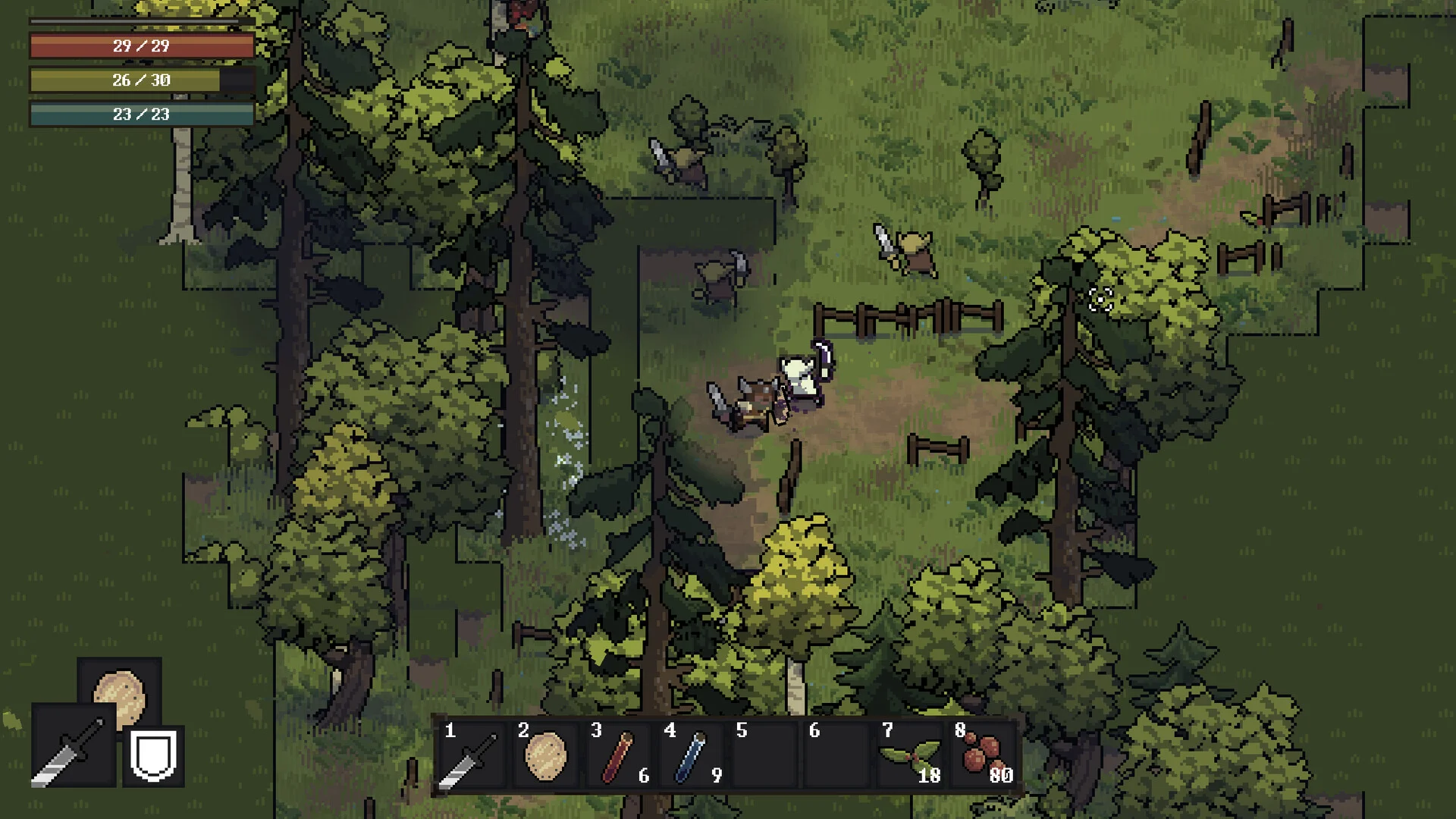Viewport: 1456px width, 819px height.
Task: Click the white shield emblem icon
Action: coord(153,755)
